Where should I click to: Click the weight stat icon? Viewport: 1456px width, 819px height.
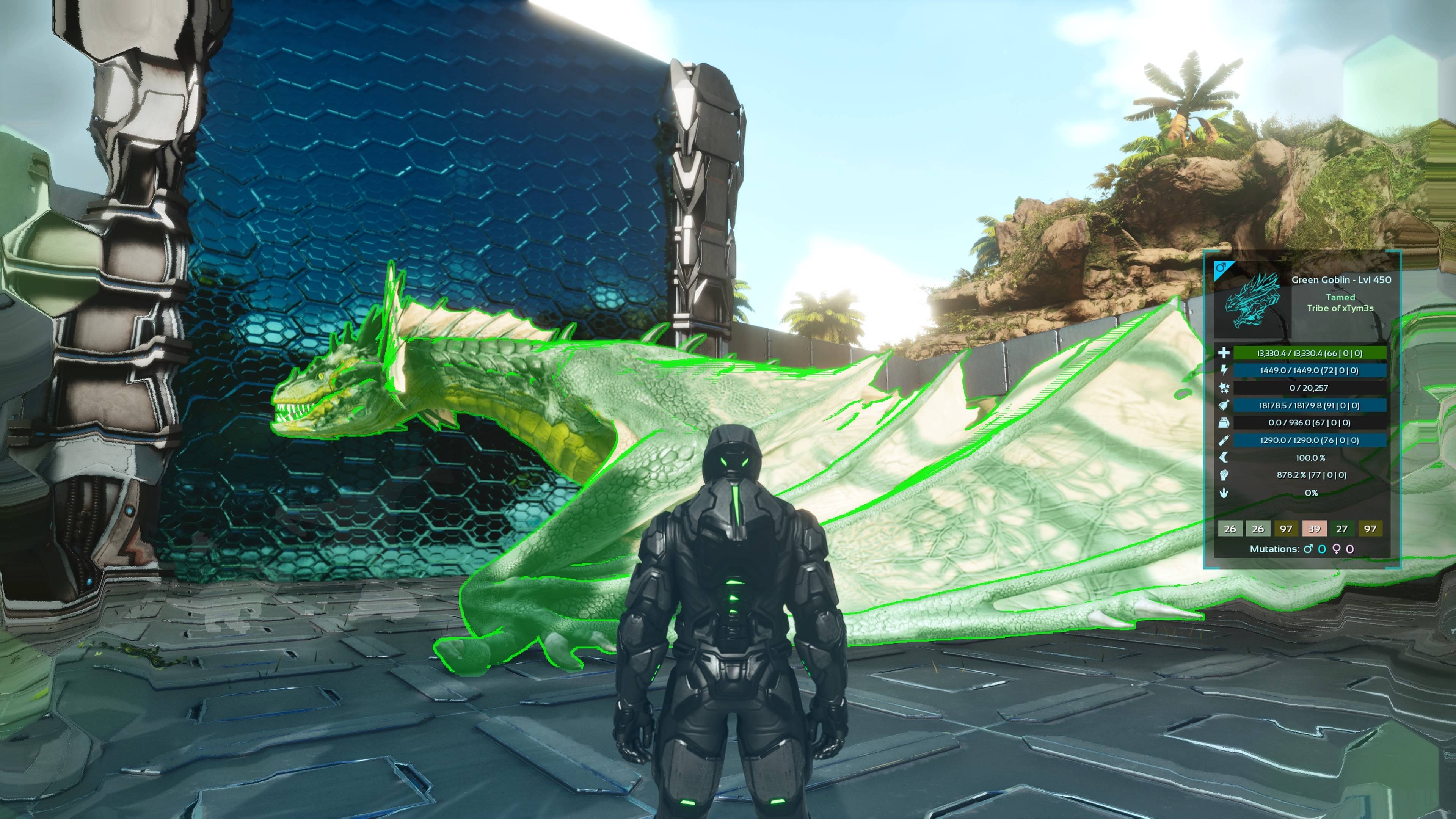(1224, 423)
